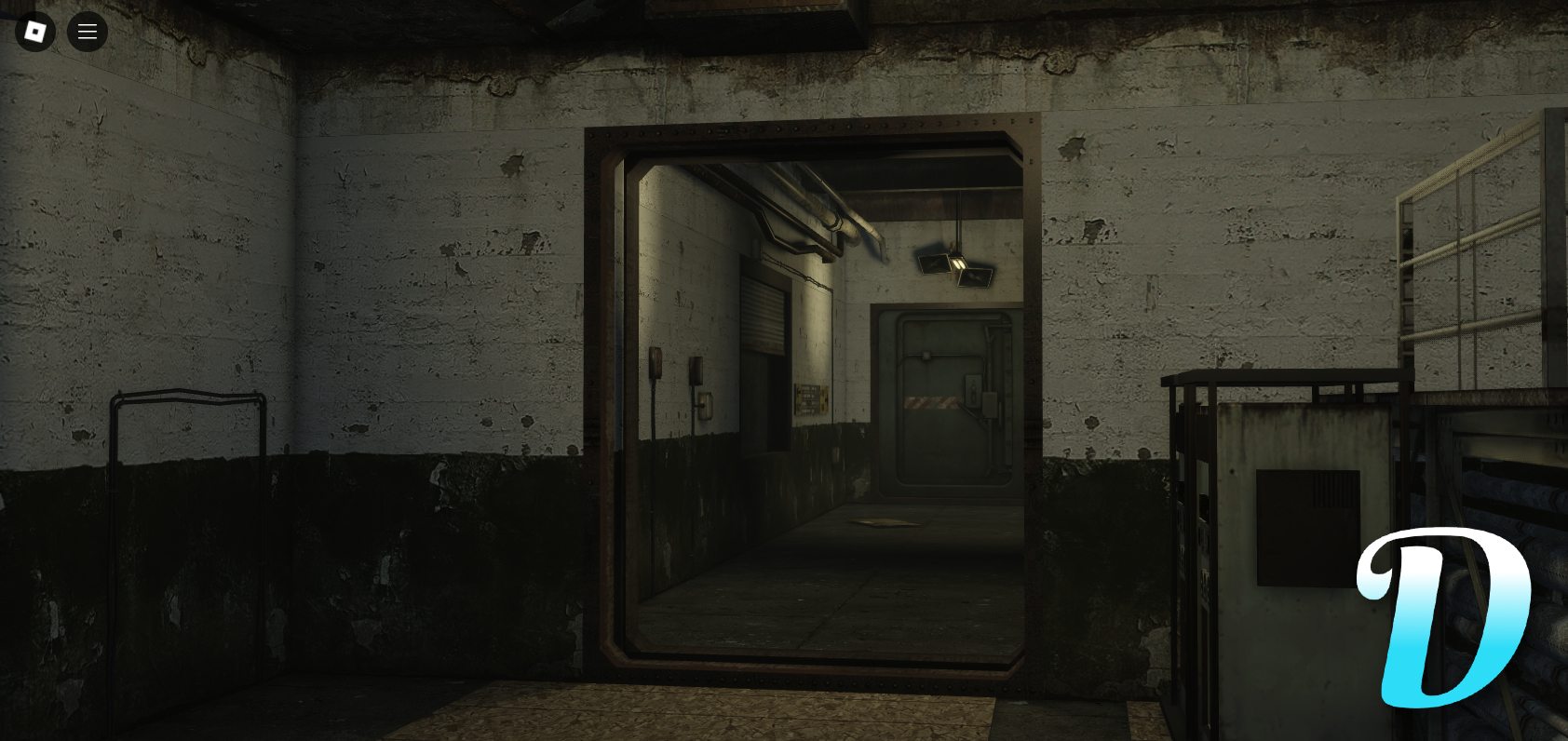The height and width of the screenshot is (741, 1568).
Task: Select the keypad panel beside the bunker door
Action: pyautogui.click(x=974, y=391)
